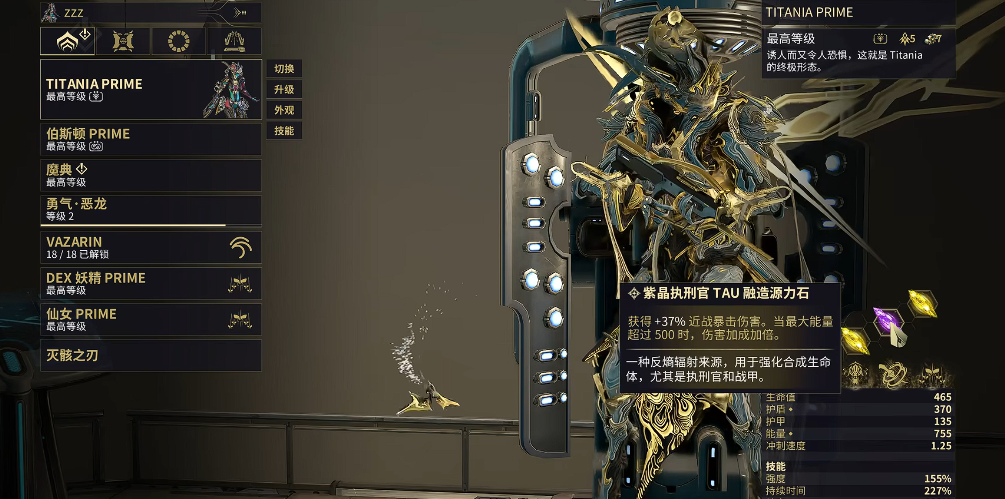Open the 升级 (upgrade) menu

point(284,90)
